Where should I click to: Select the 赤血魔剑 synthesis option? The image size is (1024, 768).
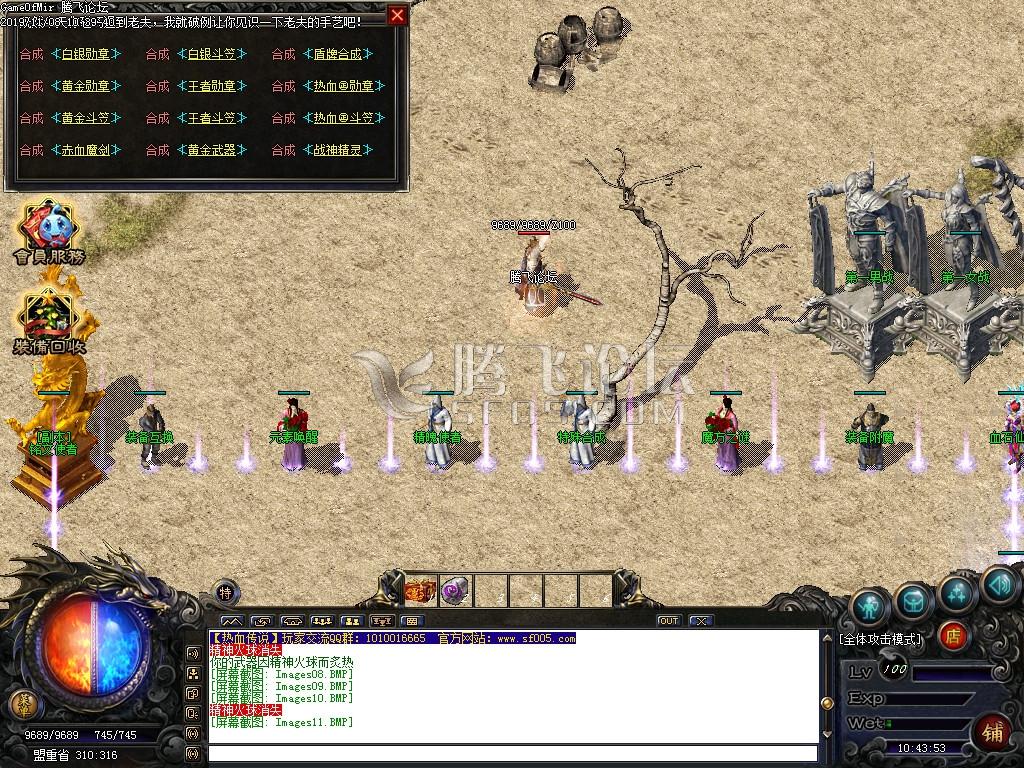tap(85, 150)
